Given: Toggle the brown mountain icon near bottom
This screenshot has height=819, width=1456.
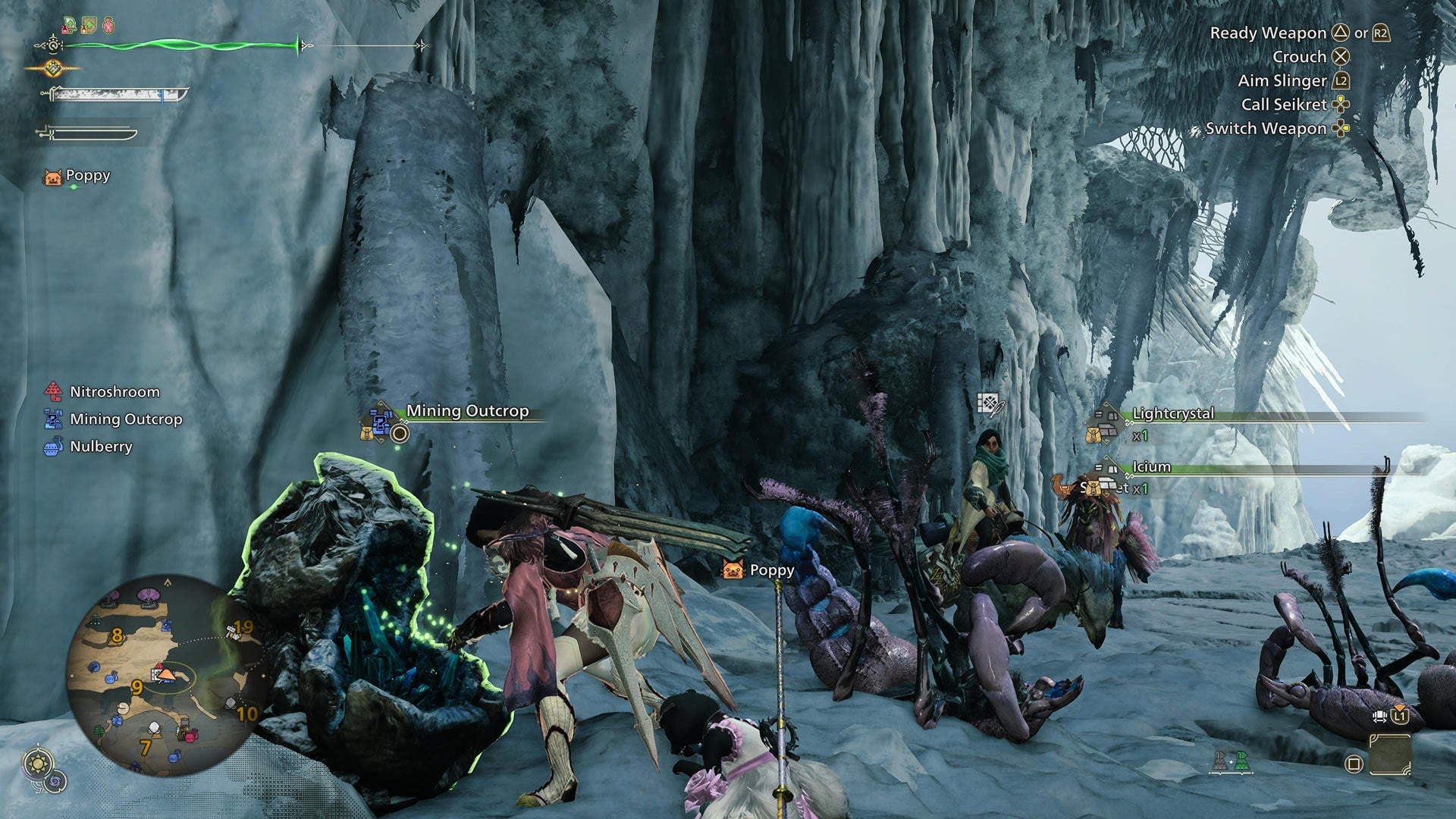Looking at the screenshot, I should tap(1220, 761).
